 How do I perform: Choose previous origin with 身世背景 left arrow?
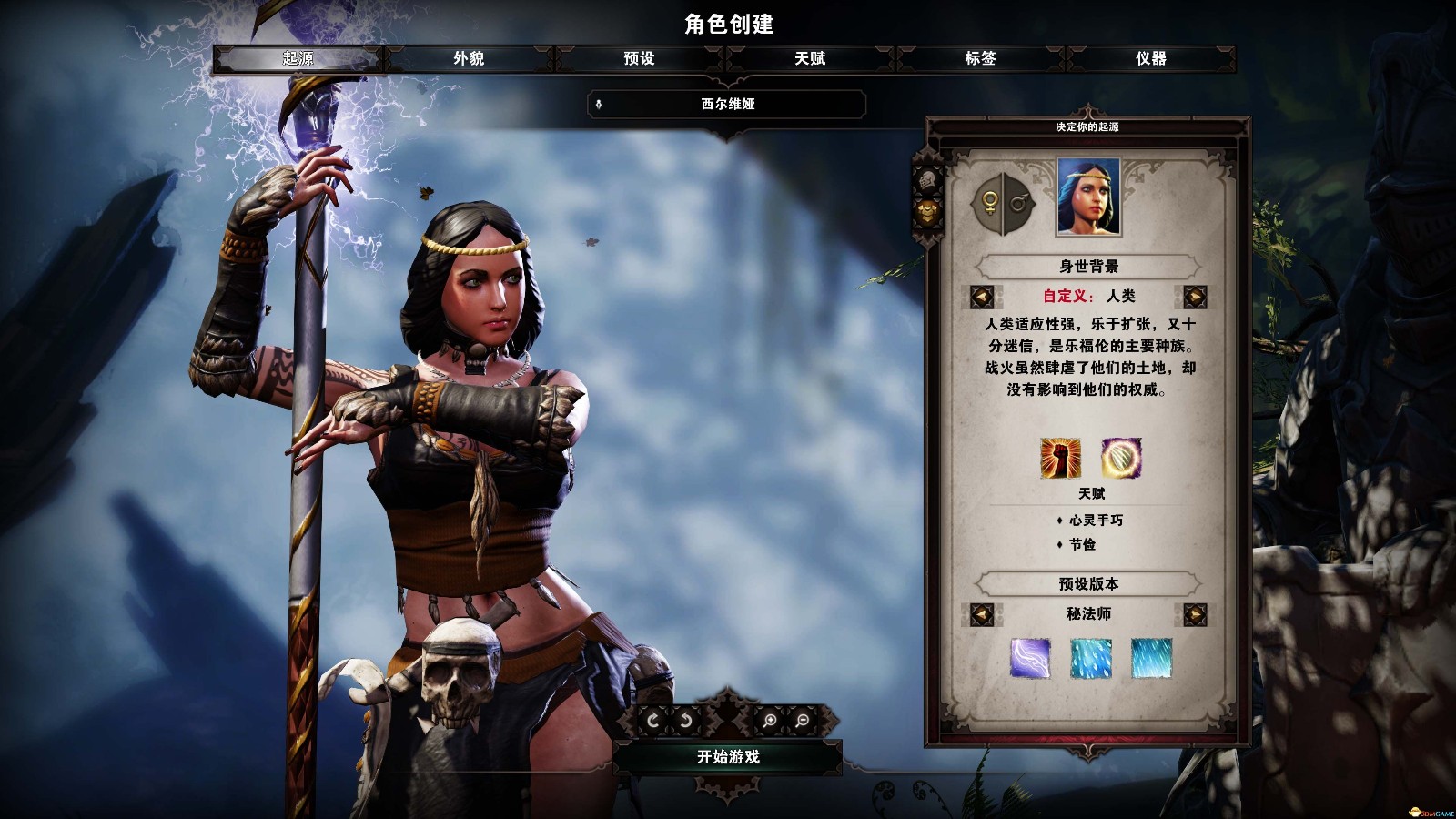click(x=981, y=297)
